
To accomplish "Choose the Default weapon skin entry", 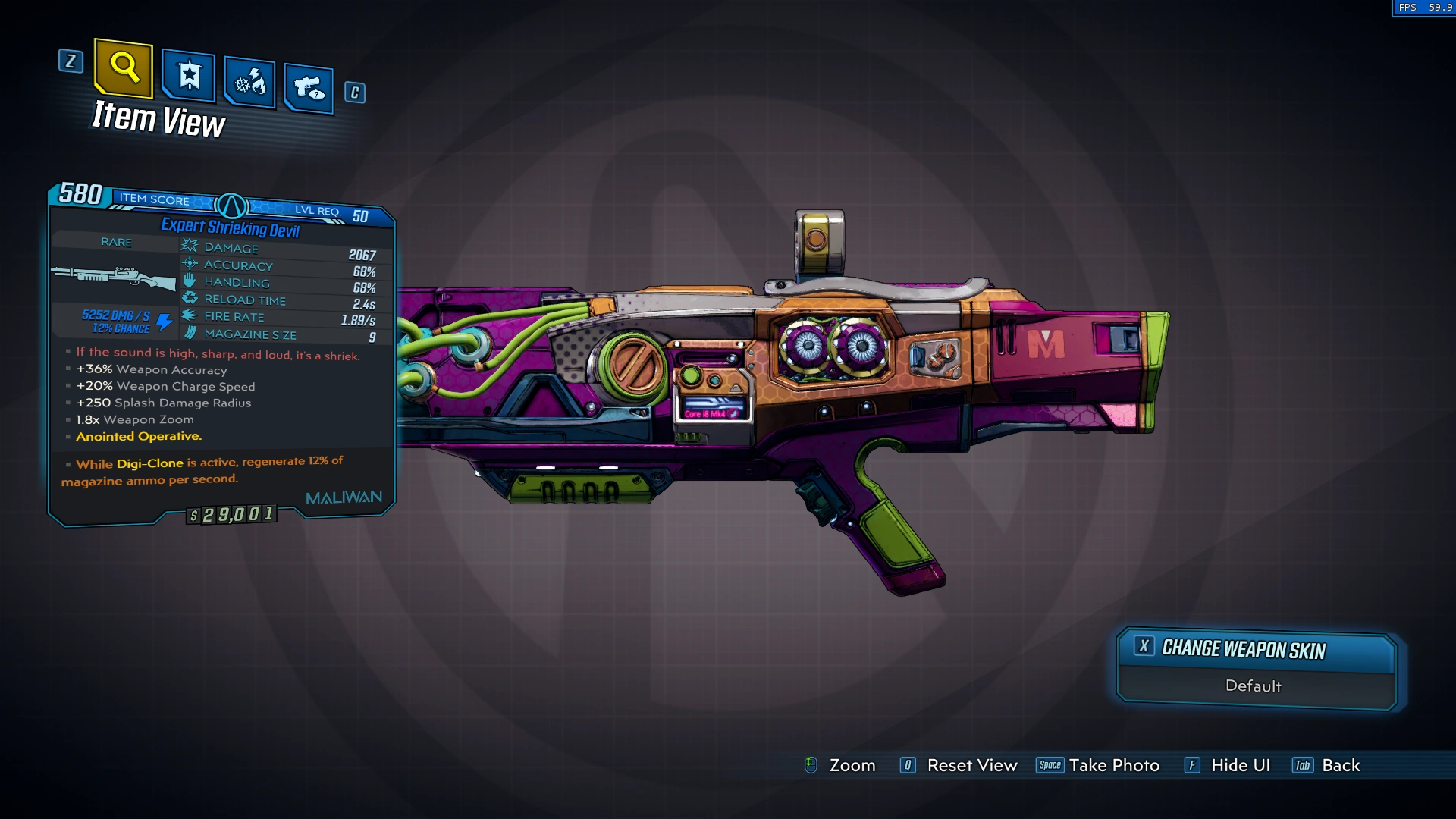I will click(1253, 686).
